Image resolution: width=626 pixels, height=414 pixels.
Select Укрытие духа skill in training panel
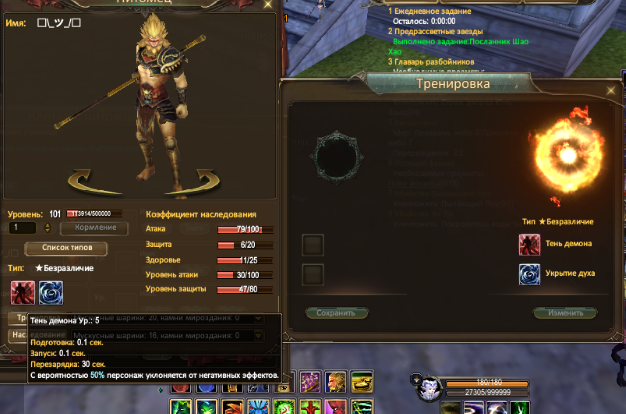point(530,274)
